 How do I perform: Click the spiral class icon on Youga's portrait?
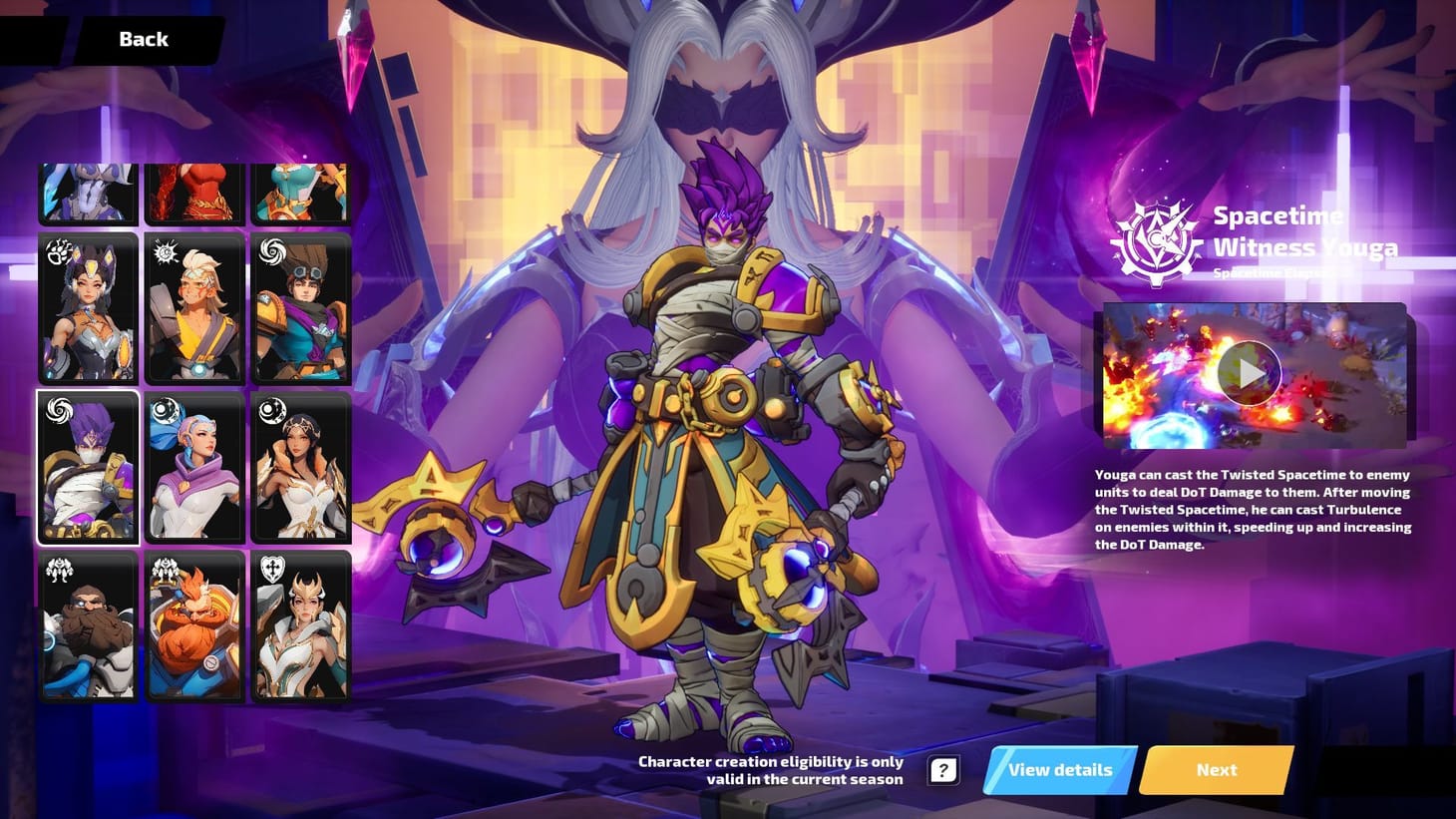tap(60, 412)
